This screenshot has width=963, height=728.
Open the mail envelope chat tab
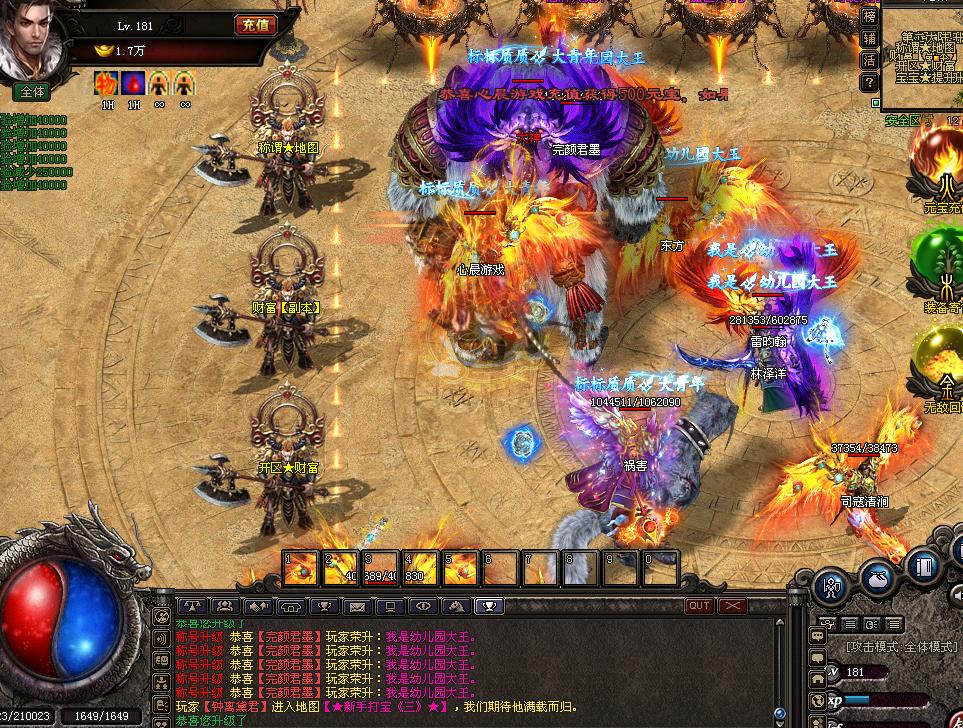[356, 606]
